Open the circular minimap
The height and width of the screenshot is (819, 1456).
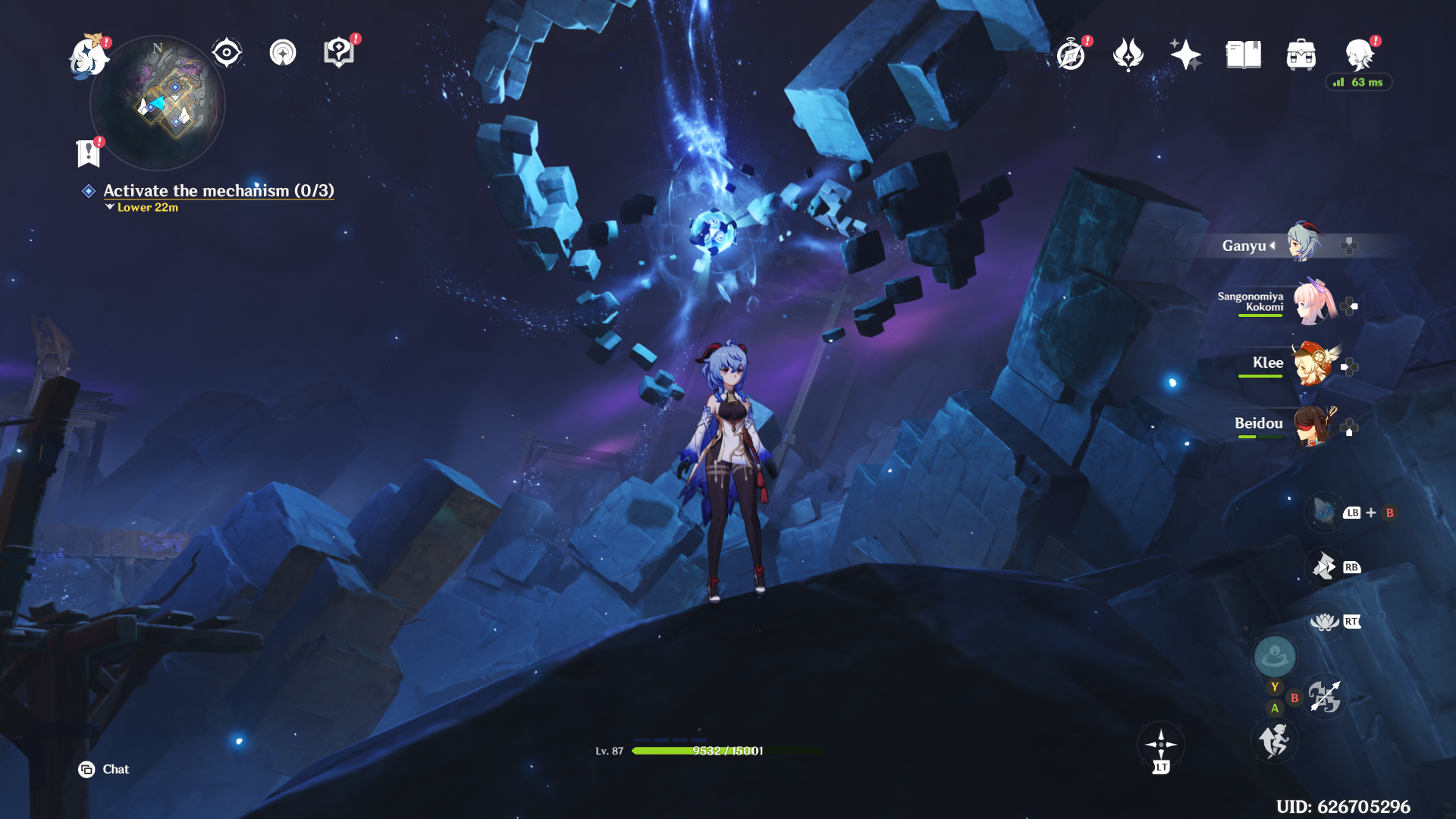158,103
